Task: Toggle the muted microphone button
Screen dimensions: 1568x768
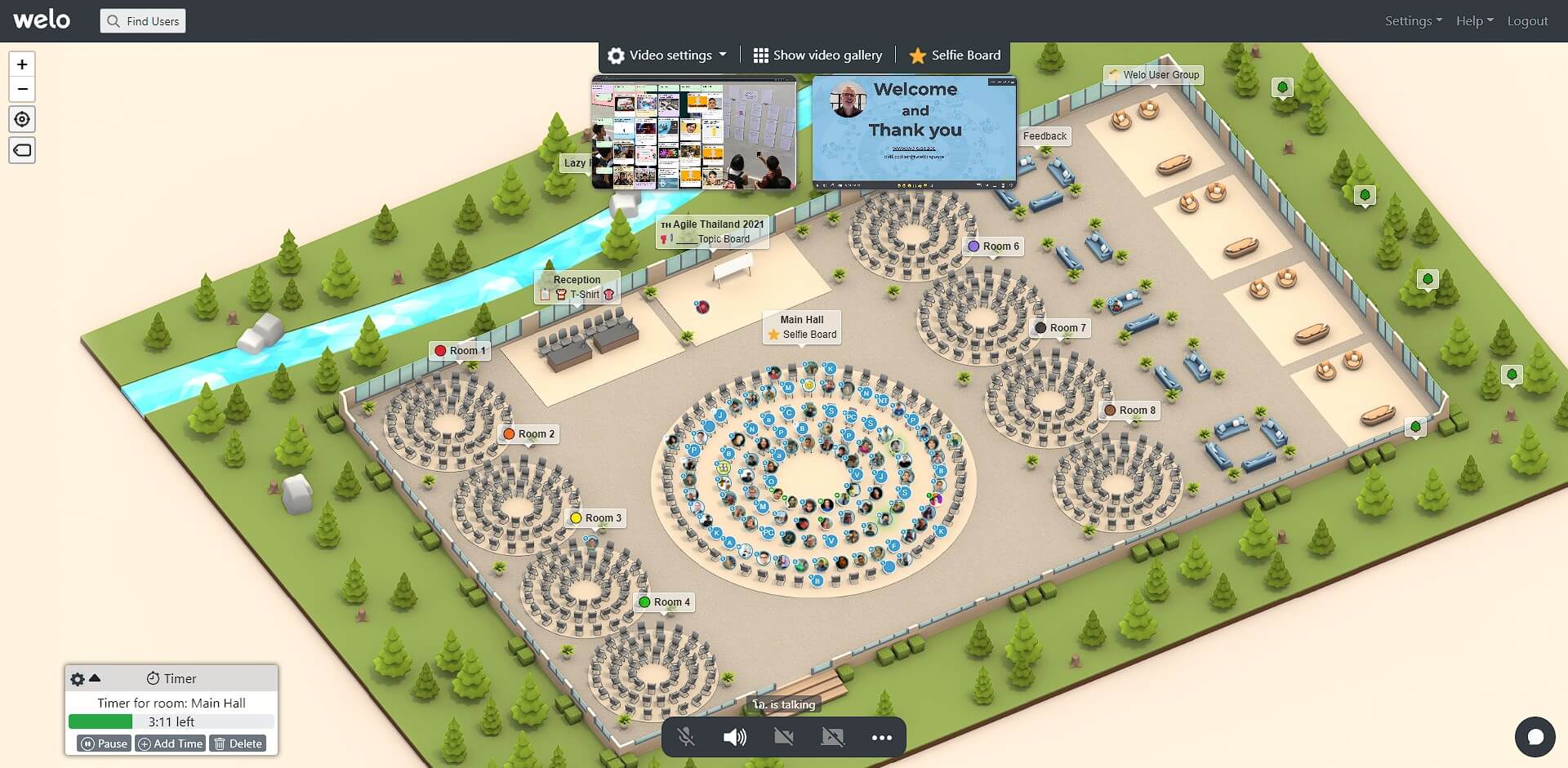Action: [686, 738]
